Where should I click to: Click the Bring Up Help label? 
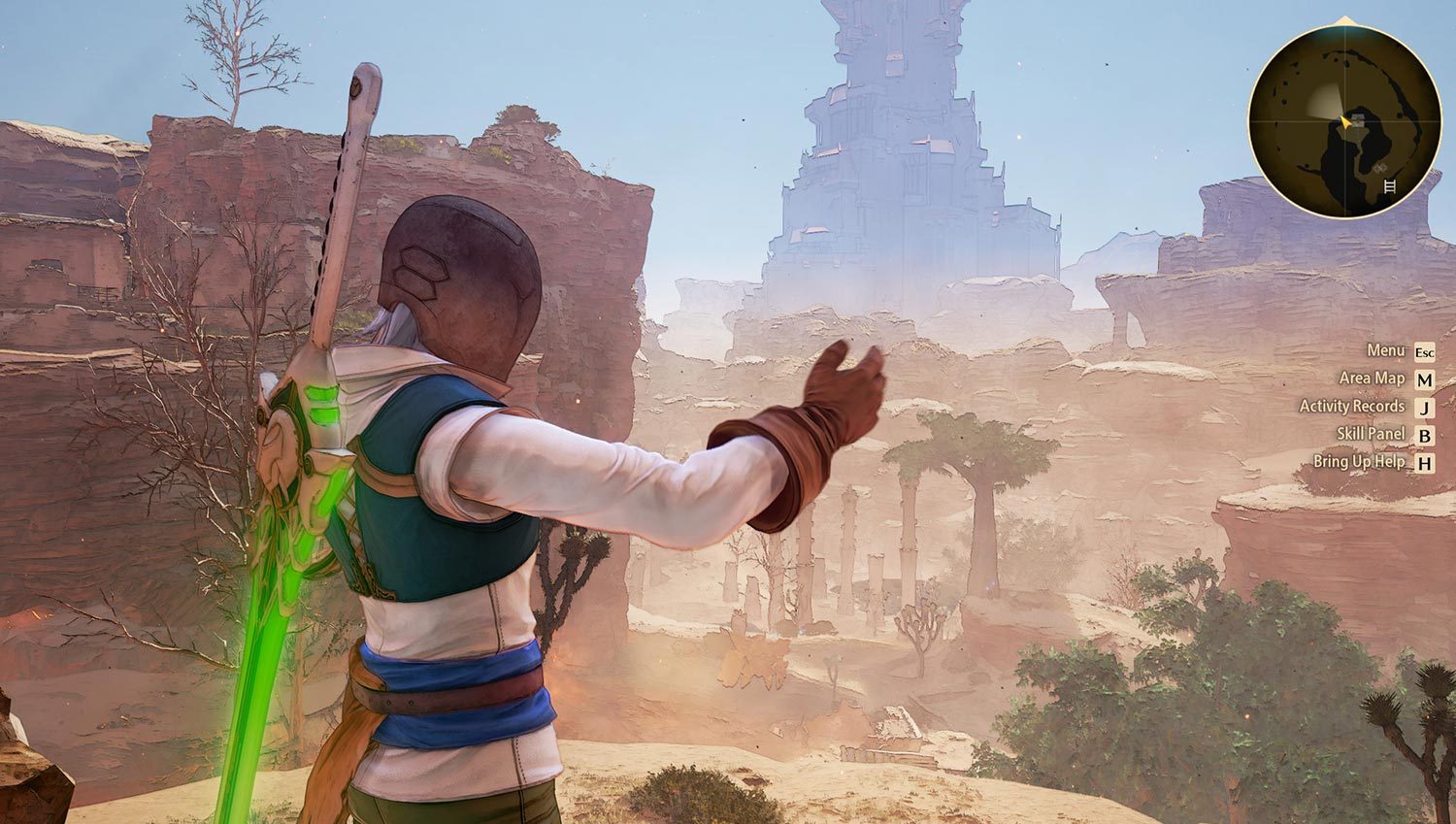click(1359, 464)
